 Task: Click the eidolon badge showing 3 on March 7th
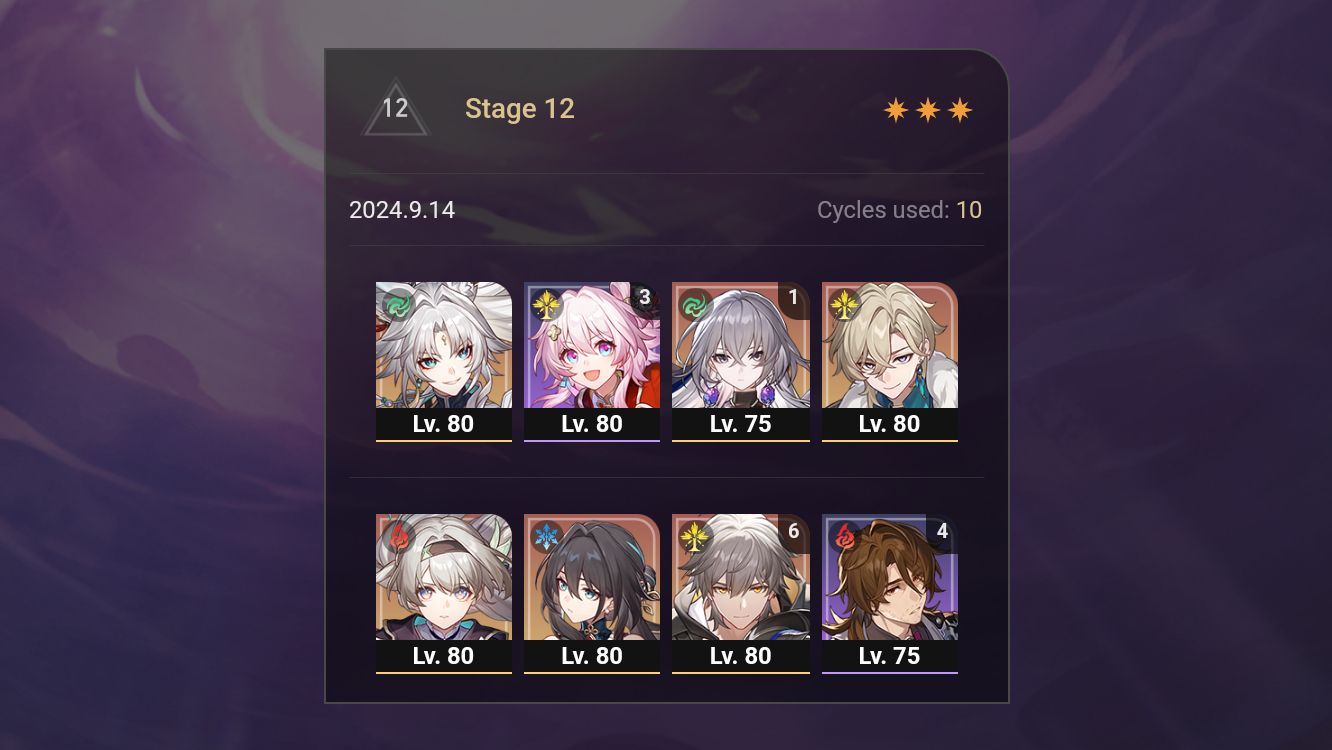click(x=644, y=296)
